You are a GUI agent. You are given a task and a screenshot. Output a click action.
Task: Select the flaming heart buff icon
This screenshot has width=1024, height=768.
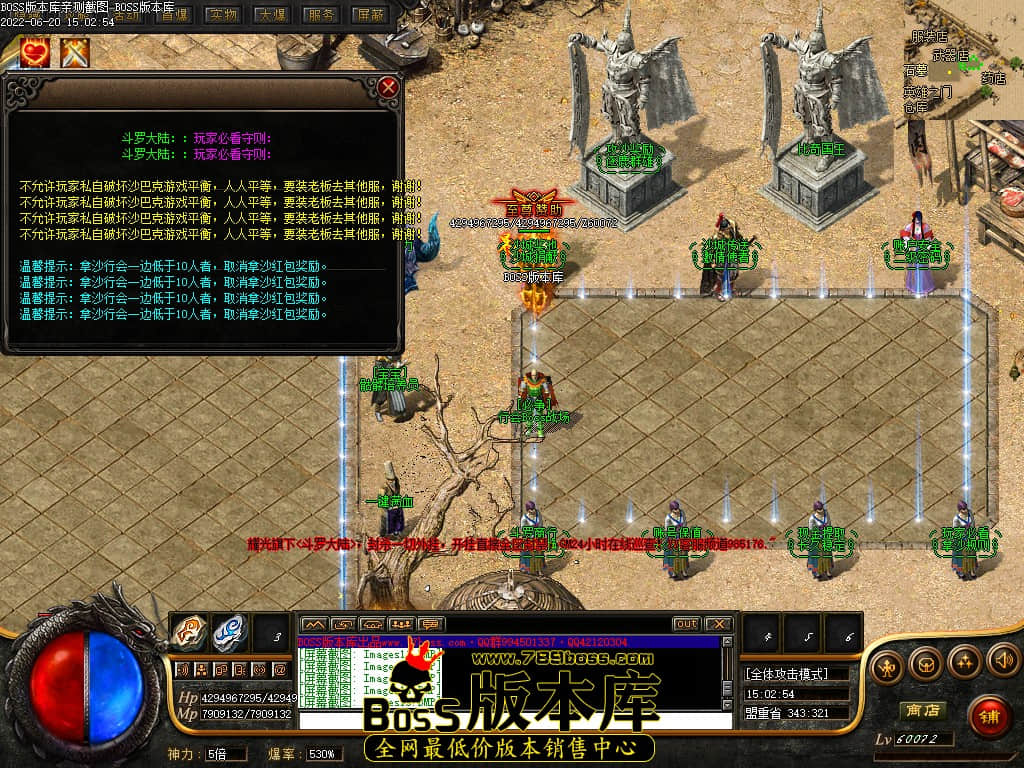pos(37,52)
